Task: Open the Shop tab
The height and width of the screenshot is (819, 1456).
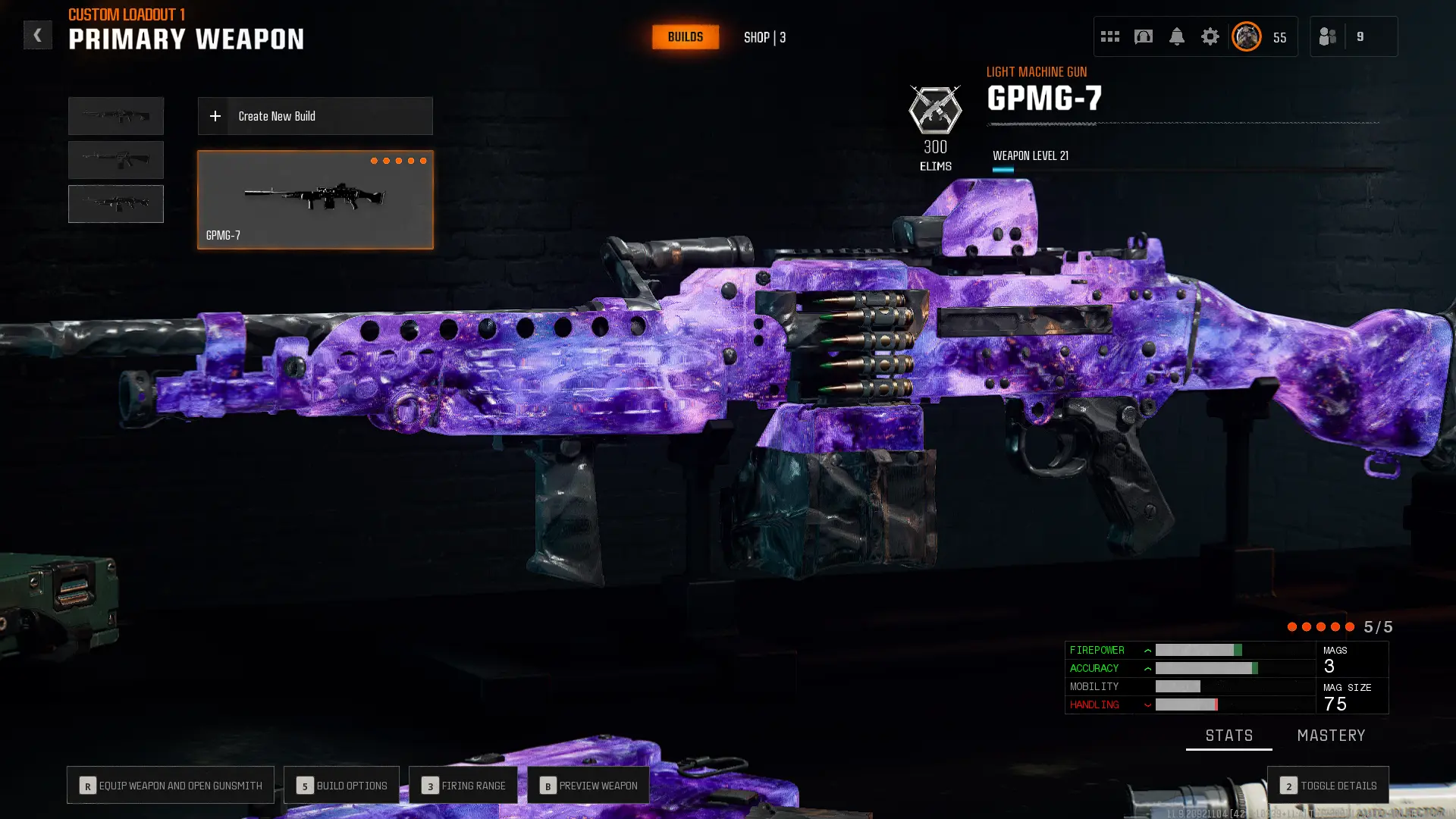Action: point(764,37)
